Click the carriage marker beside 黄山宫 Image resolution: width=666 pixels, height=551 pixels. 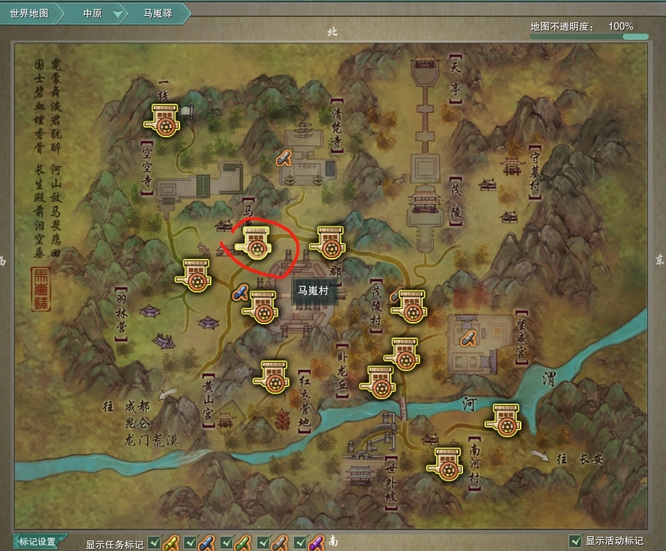pos(274,376)
